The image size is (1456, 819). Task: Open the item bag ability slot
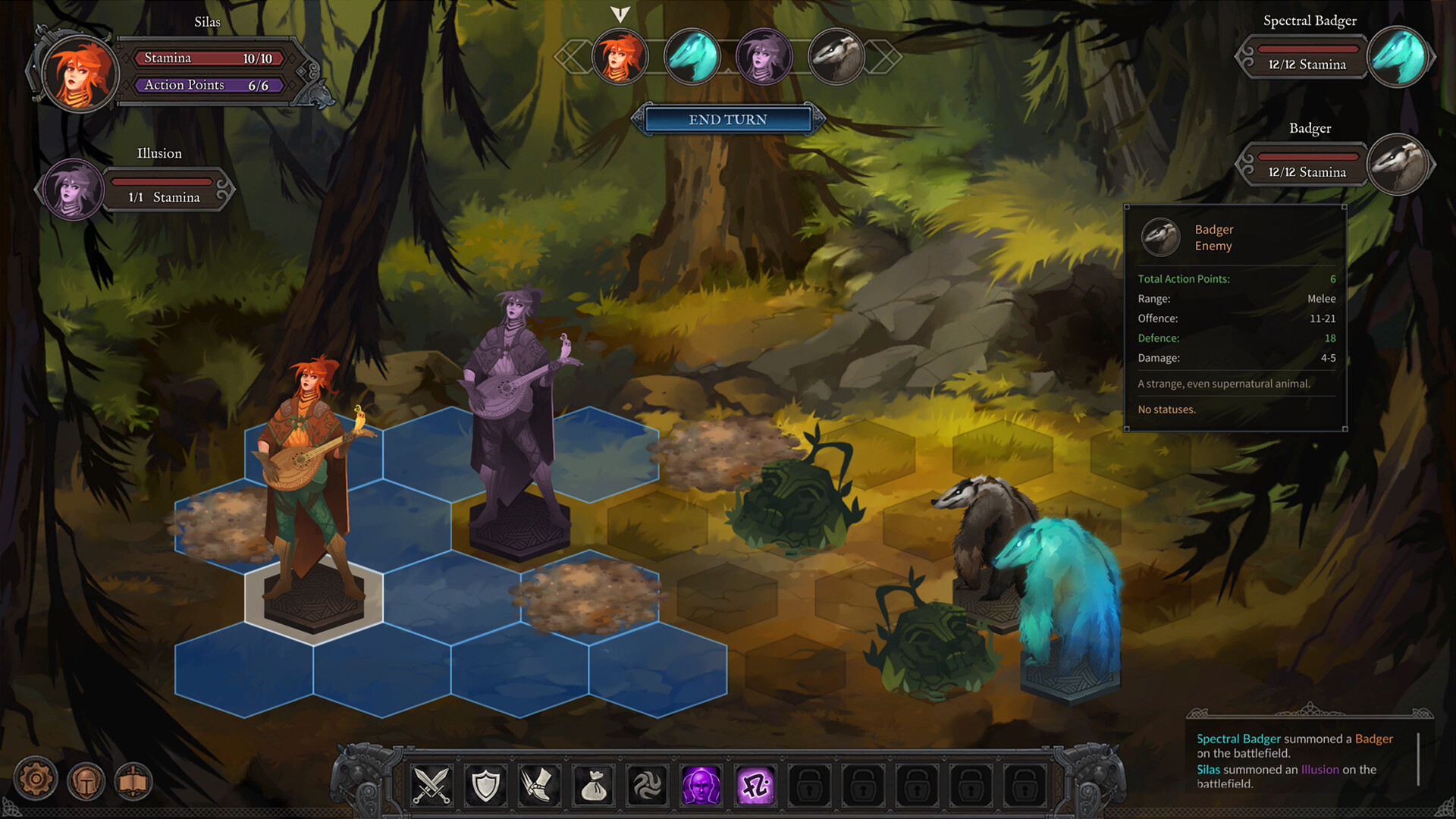593,786
